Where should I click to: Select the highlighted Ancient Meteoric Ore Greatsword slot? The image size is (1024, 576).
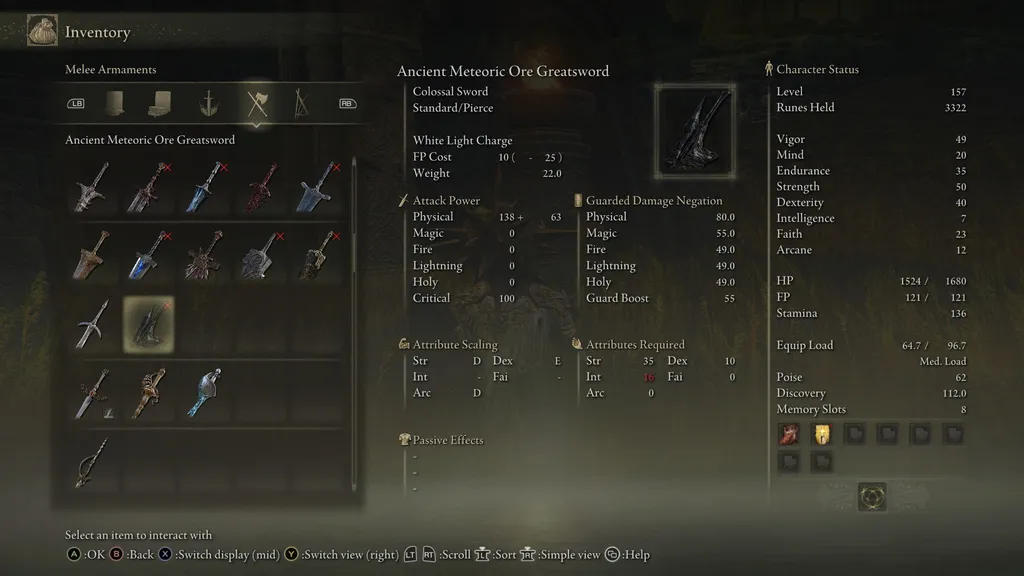tap(148, 324)
